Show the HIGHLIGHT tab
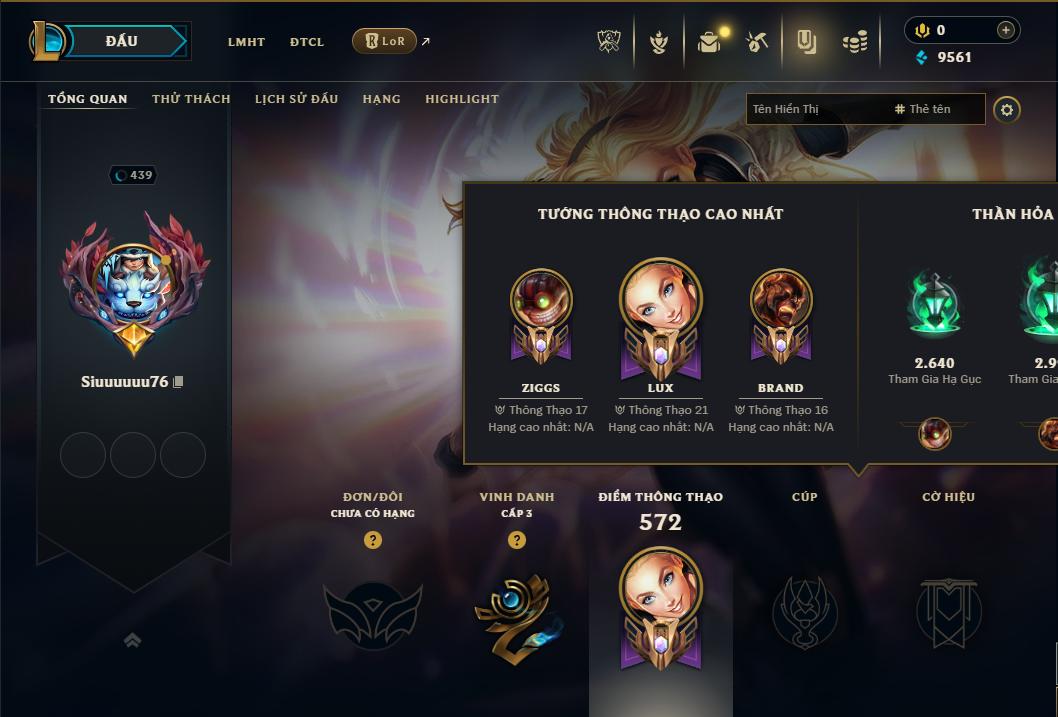Screen dimensions: 1058x717 [462, 99]
